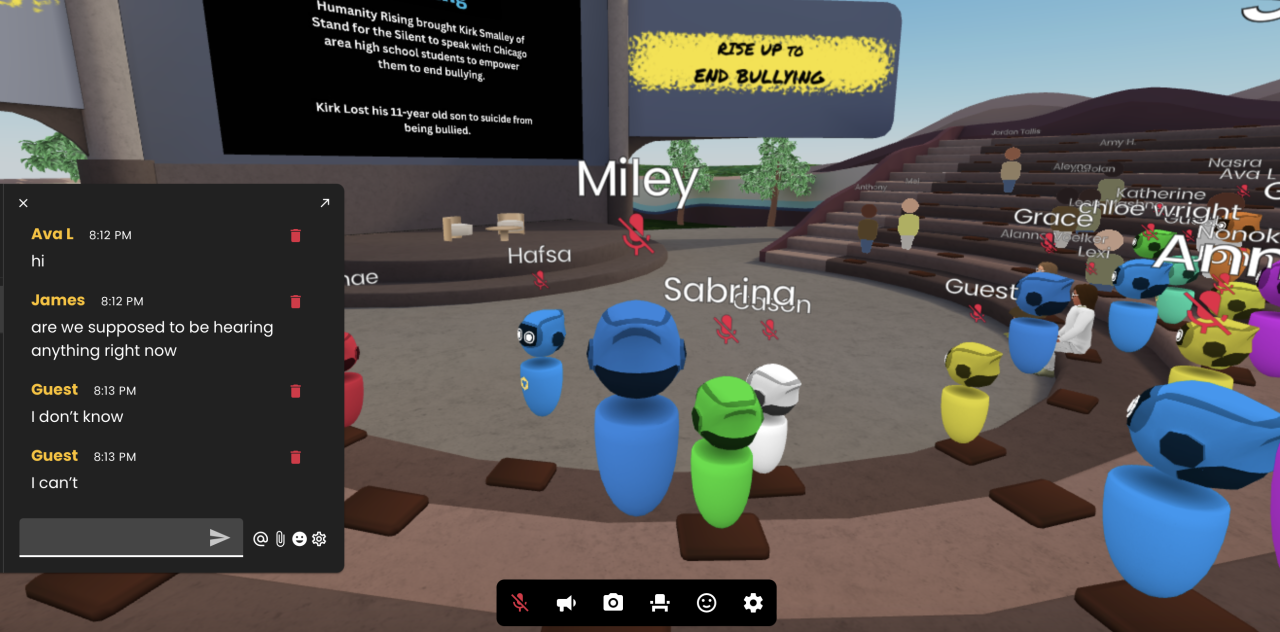
Task: Pop out the chat window
Action: pos(324,203)
